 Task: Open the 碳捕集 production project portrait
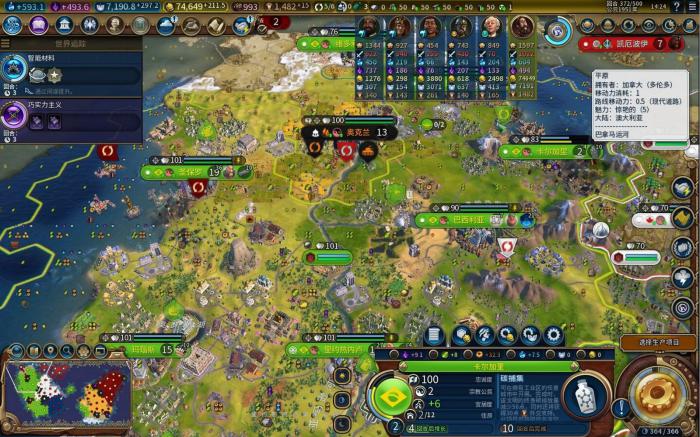582,397
